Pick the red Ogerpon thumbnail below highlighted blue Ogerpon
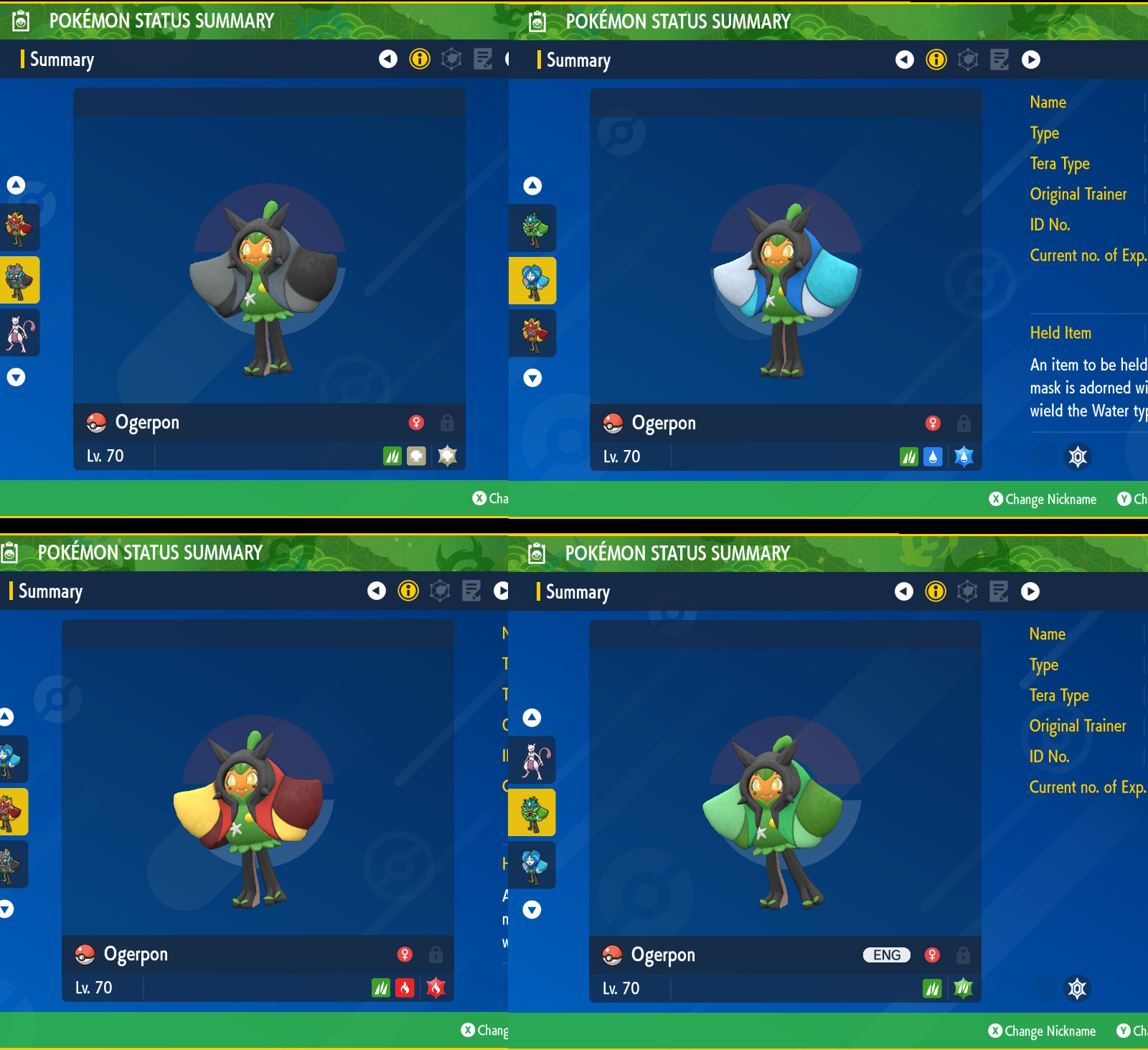 (533, 334)
